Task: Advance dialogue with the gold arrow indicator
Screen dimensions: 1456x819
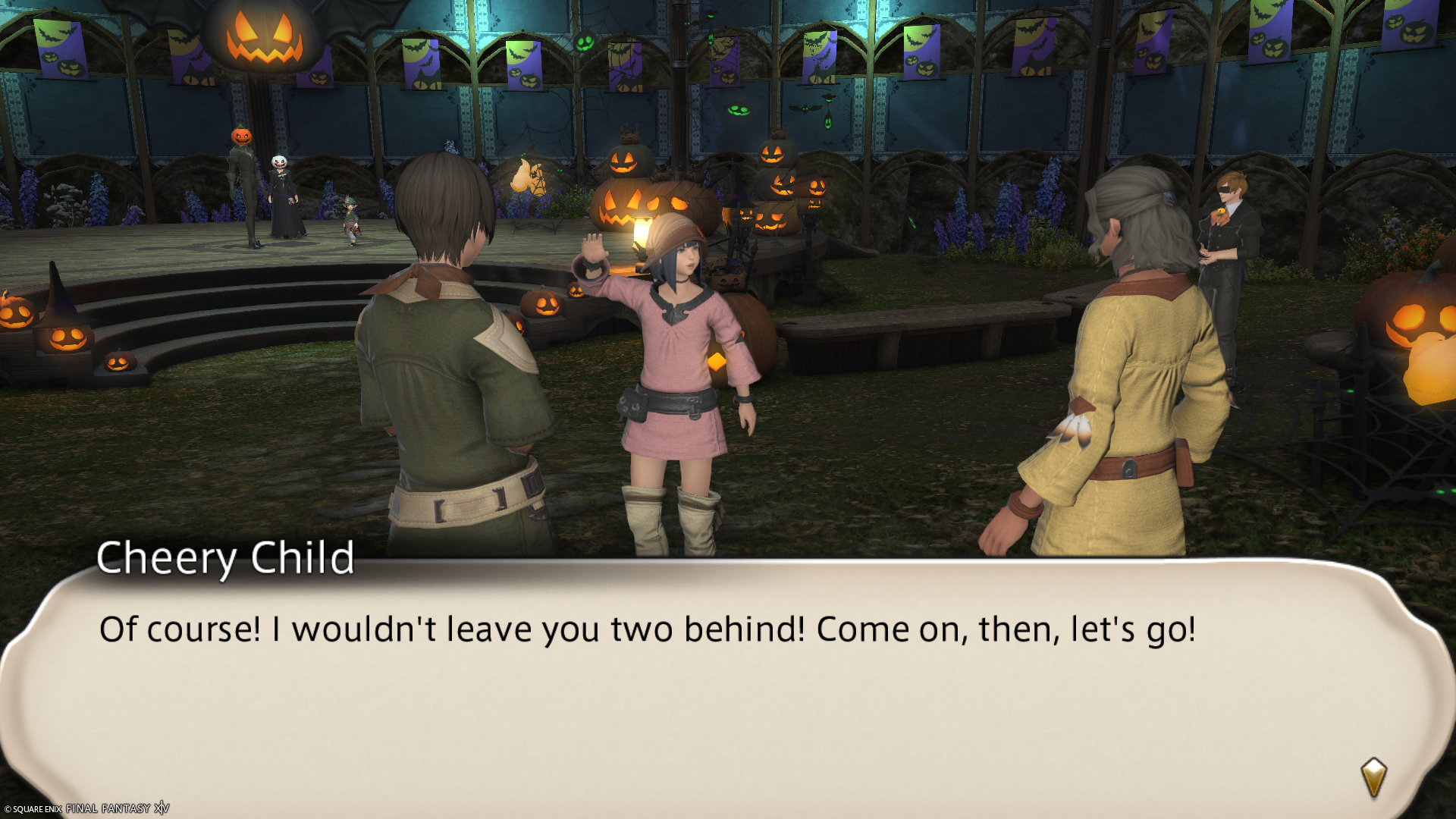Action: [1373, 777]
